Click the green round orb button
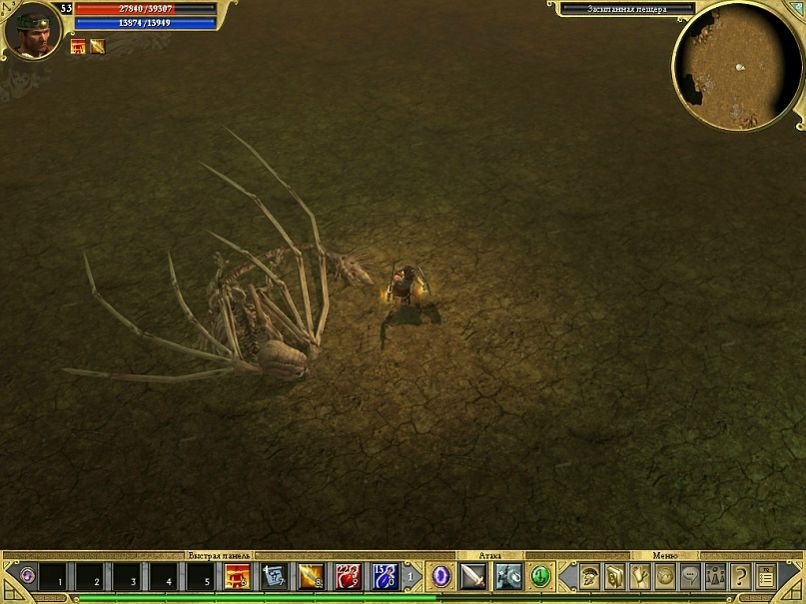The width and height of the screenshot is (806, 604). click(541, 576)
